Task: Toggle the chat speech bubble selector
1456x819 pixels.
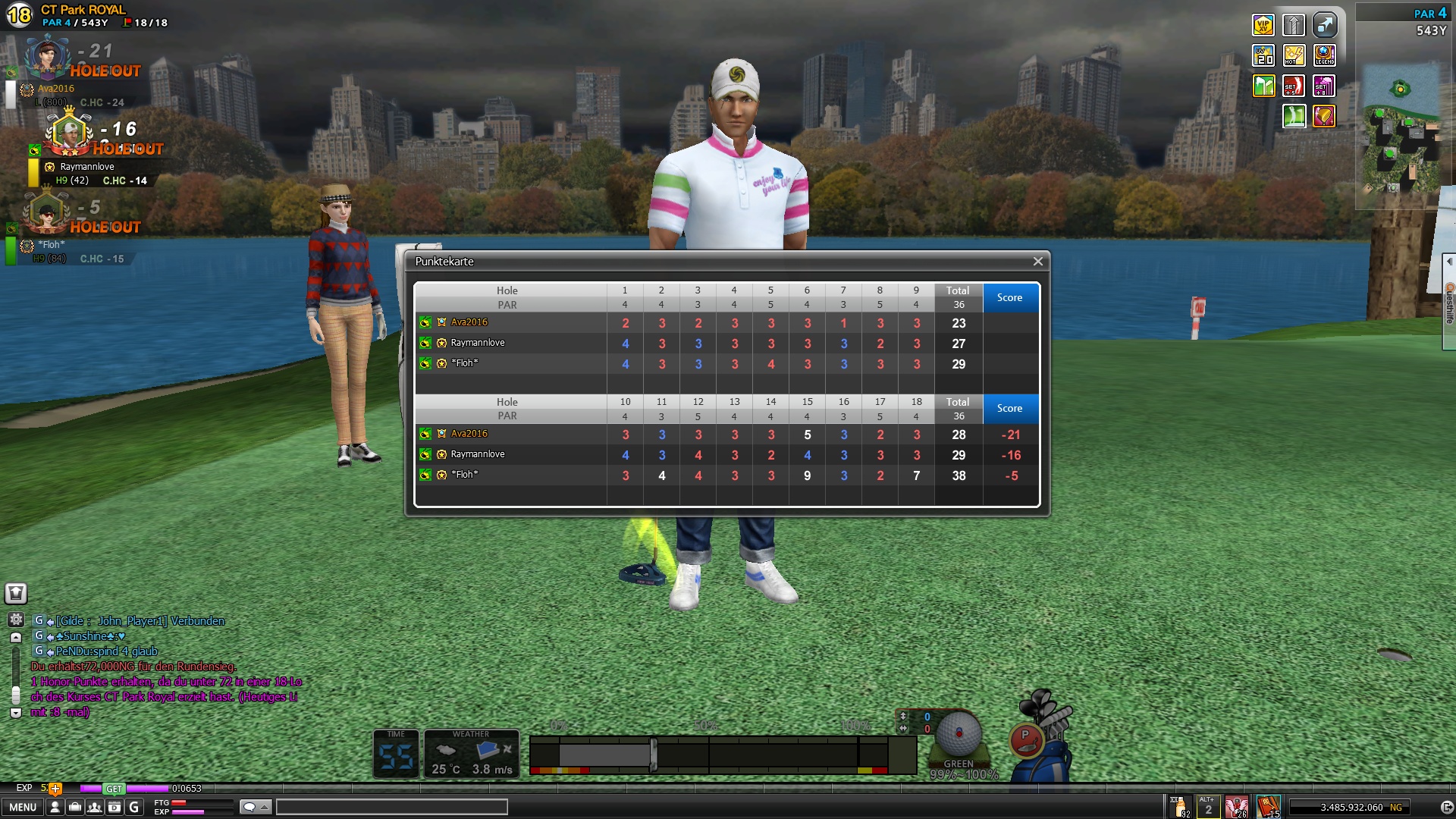Action: pyautogui.click(x=255, y=807)
